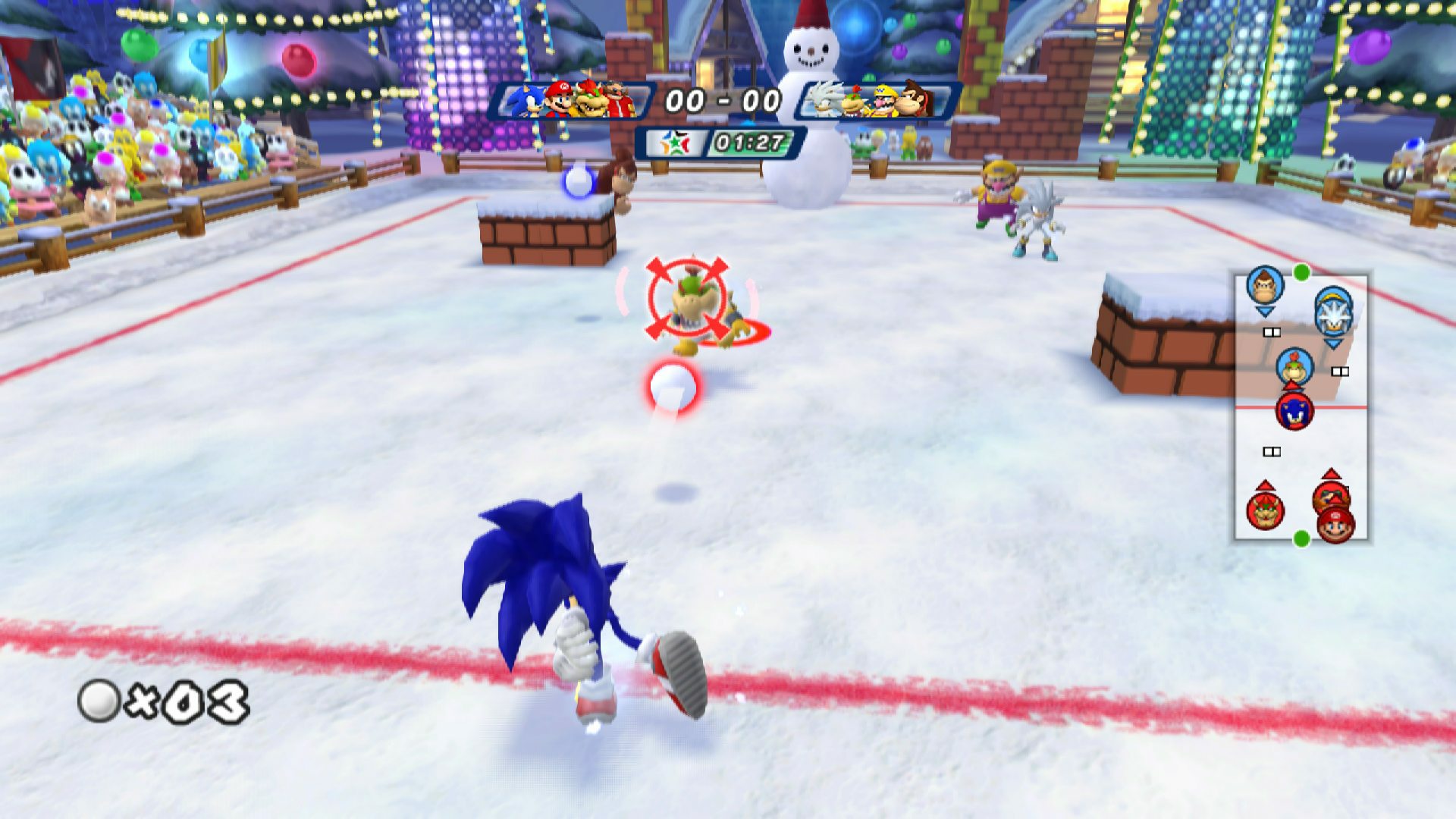Click Wario's icon in the opposing team panel
Image resolution: width=1456 pixels, height=819 pixels.
[885, 101]
